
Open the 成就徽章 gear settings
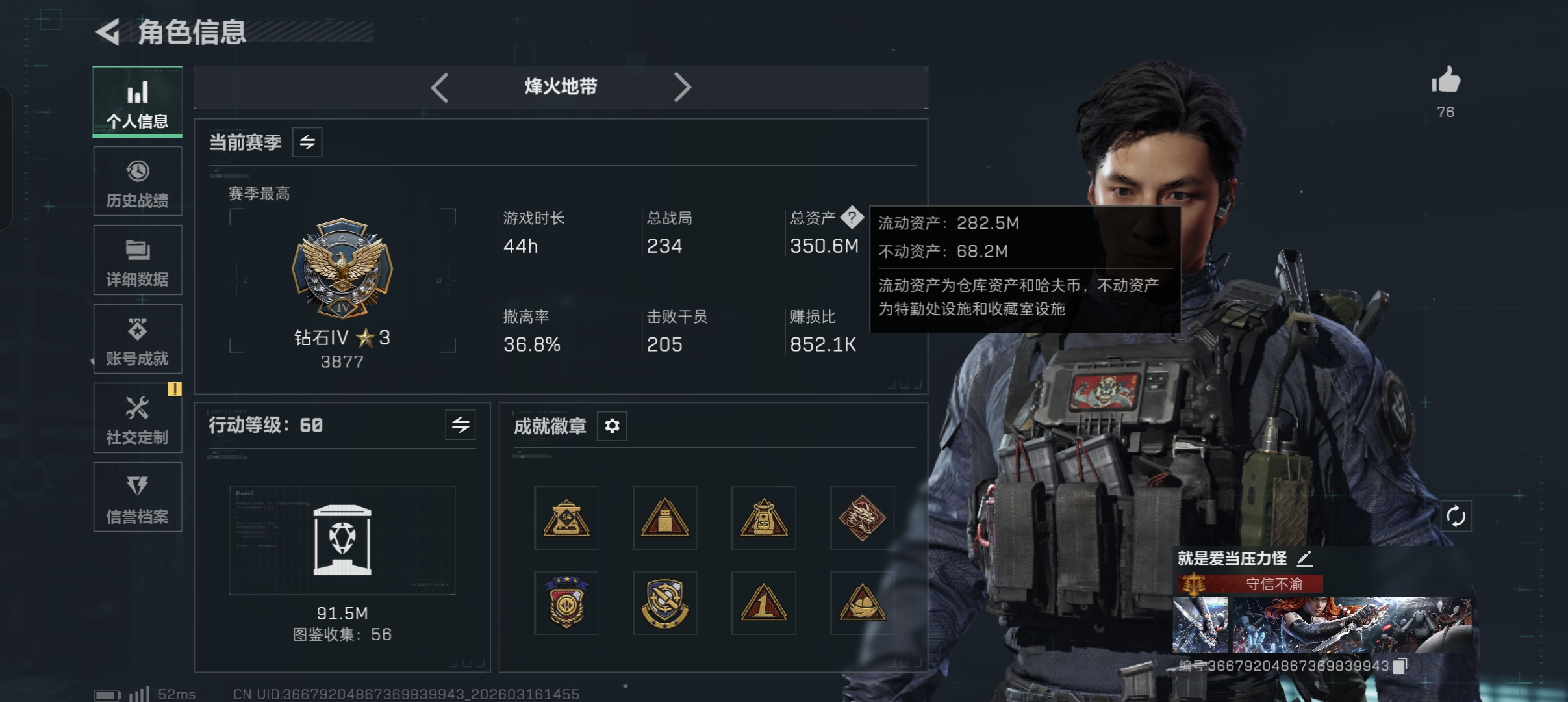pos(611,426)
